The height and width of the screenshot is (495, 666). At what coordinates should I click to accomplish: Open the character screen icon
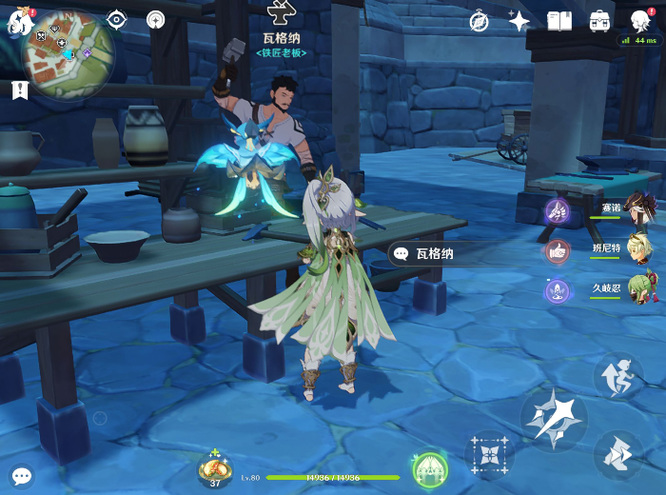pyautogui.click(x=640, y=21)
